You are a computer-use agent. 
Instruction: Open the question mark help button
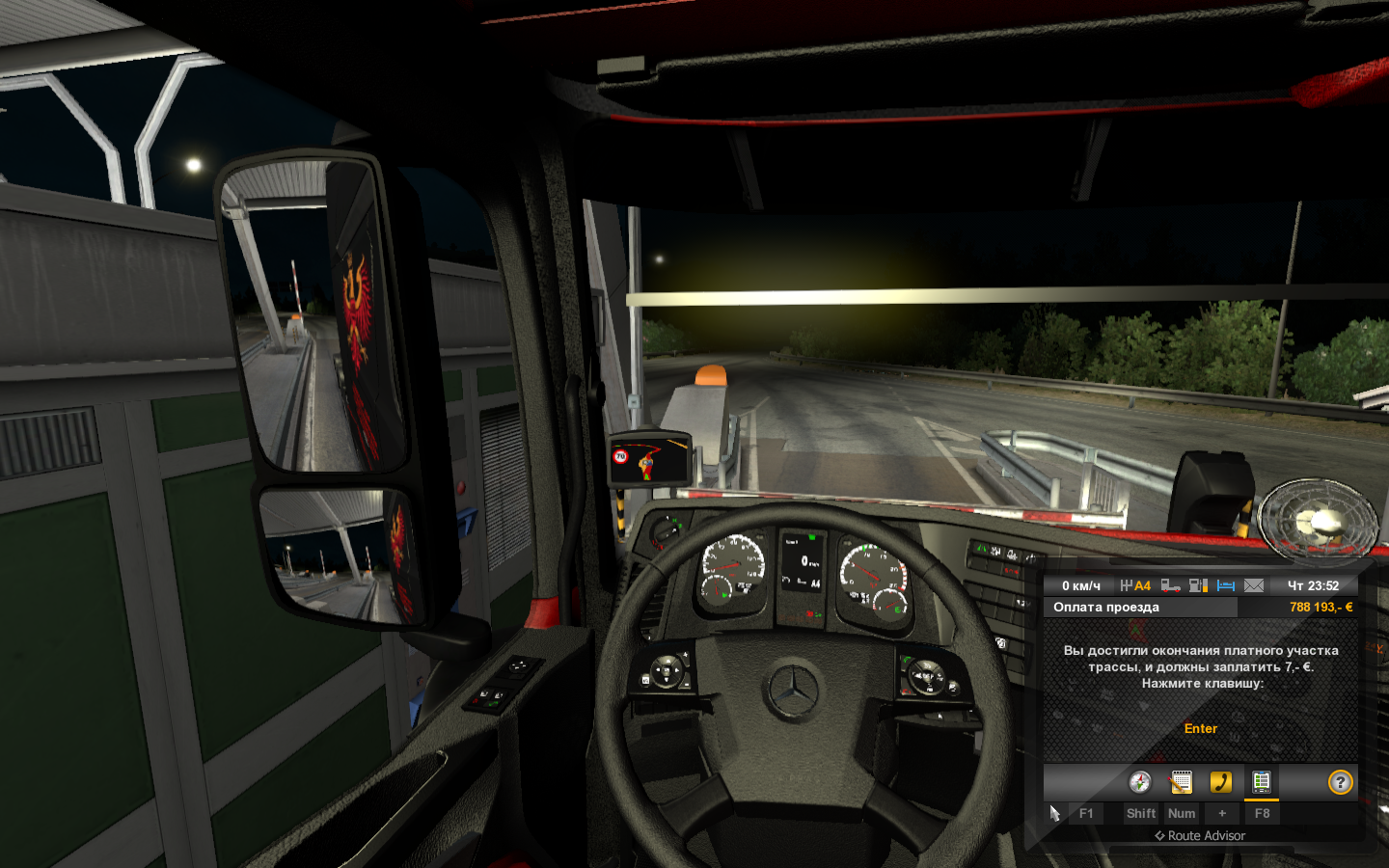(x=1340, y=782)
